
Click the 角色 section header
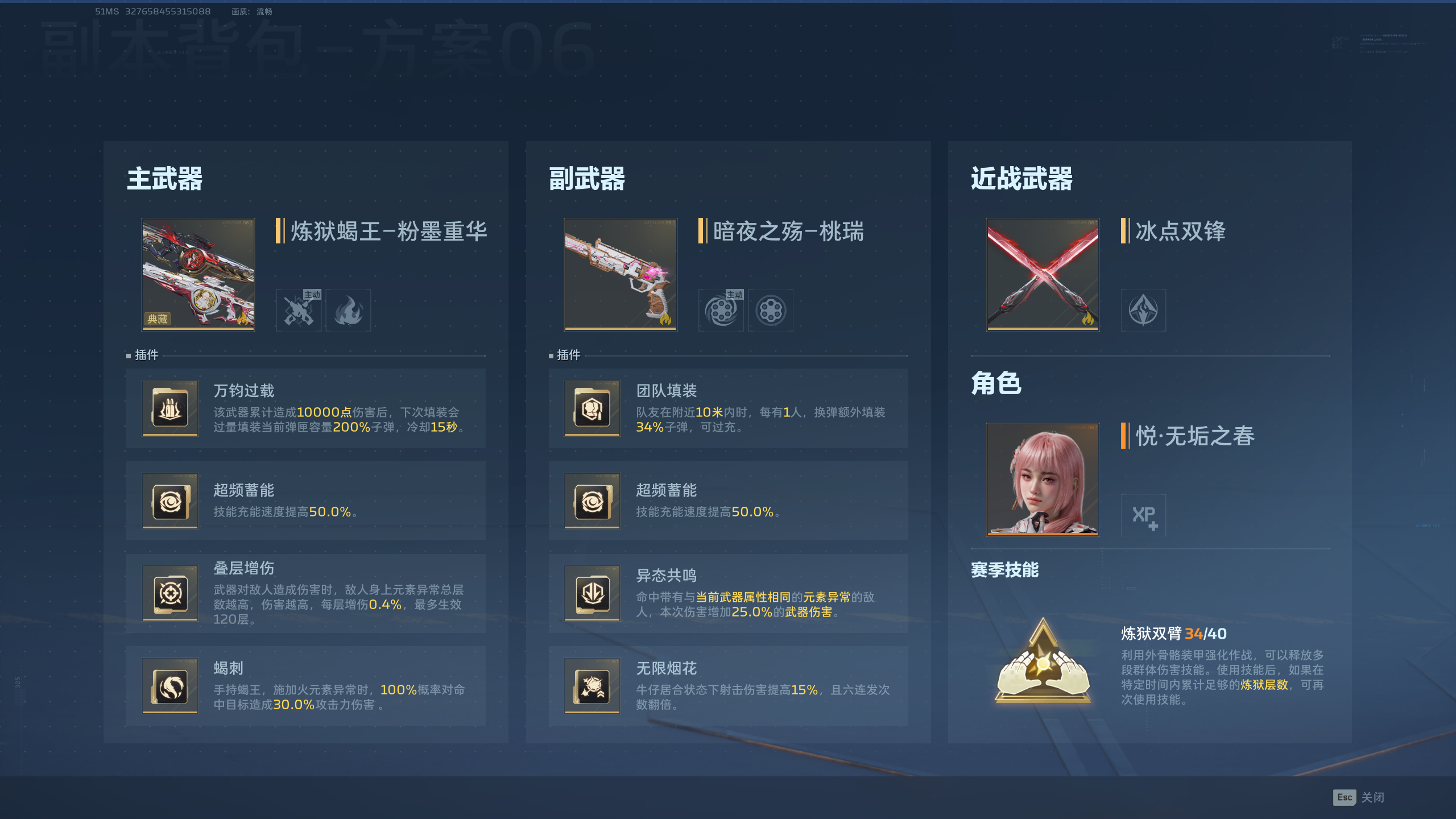coord(996,384)
